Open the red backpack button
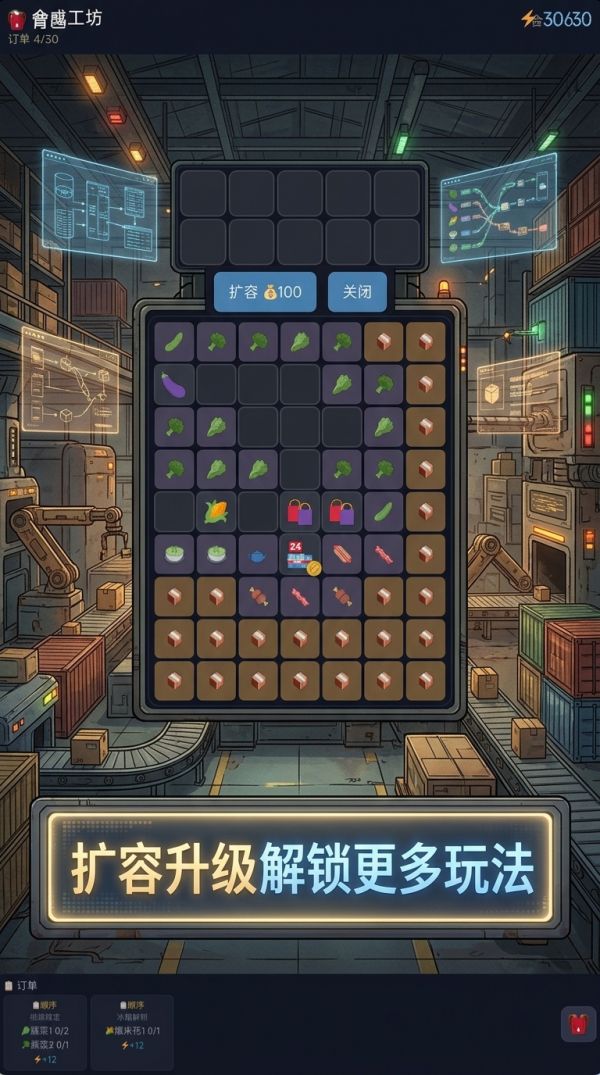The width and height of the screenshot is (600, 1075). click(x=578, y=1024)
